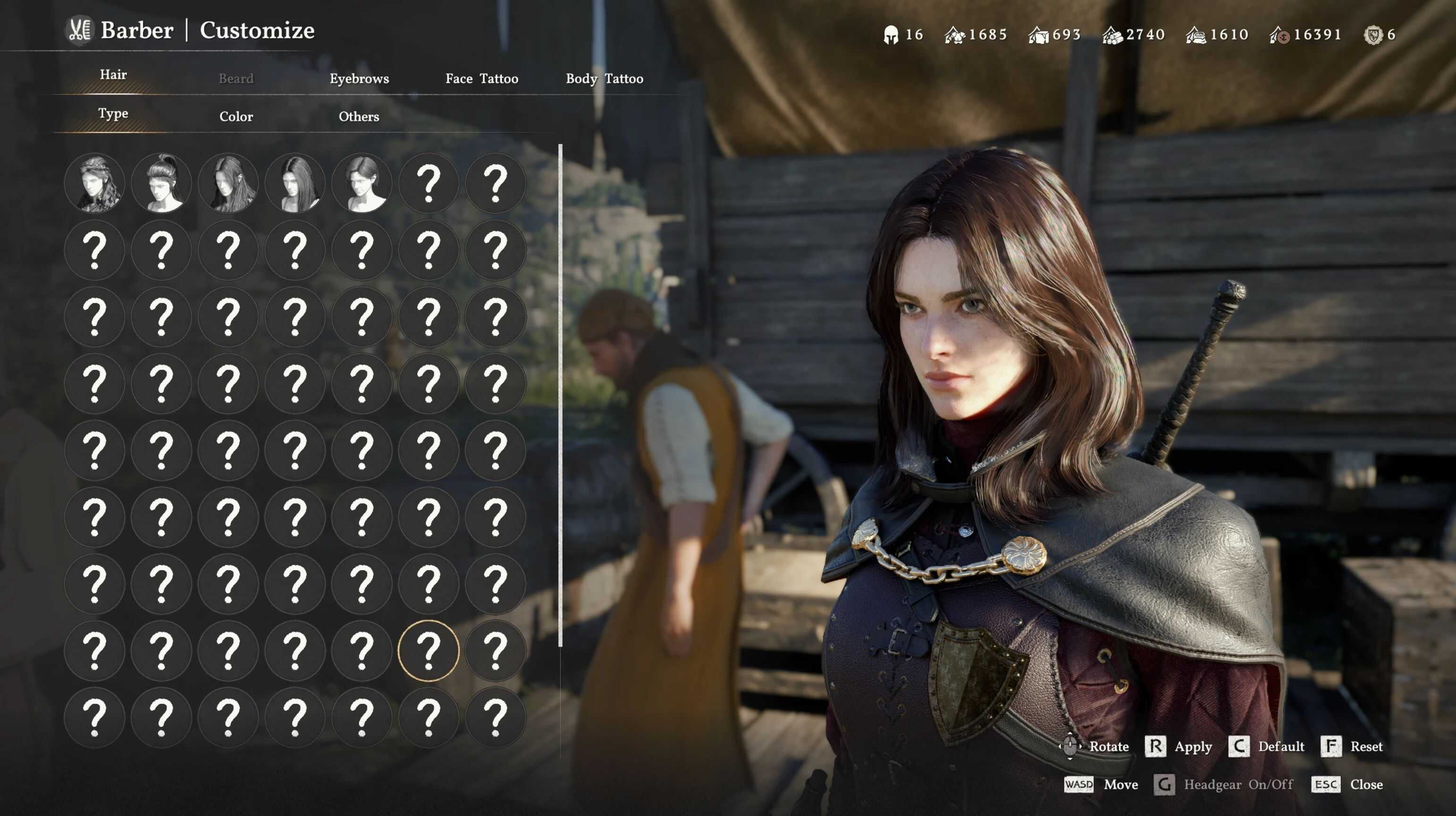Click the gold-ringed locked hairstyle slot
This screenshot has height=816, width=1456.
pyautogui.click(x=429, y=650)
